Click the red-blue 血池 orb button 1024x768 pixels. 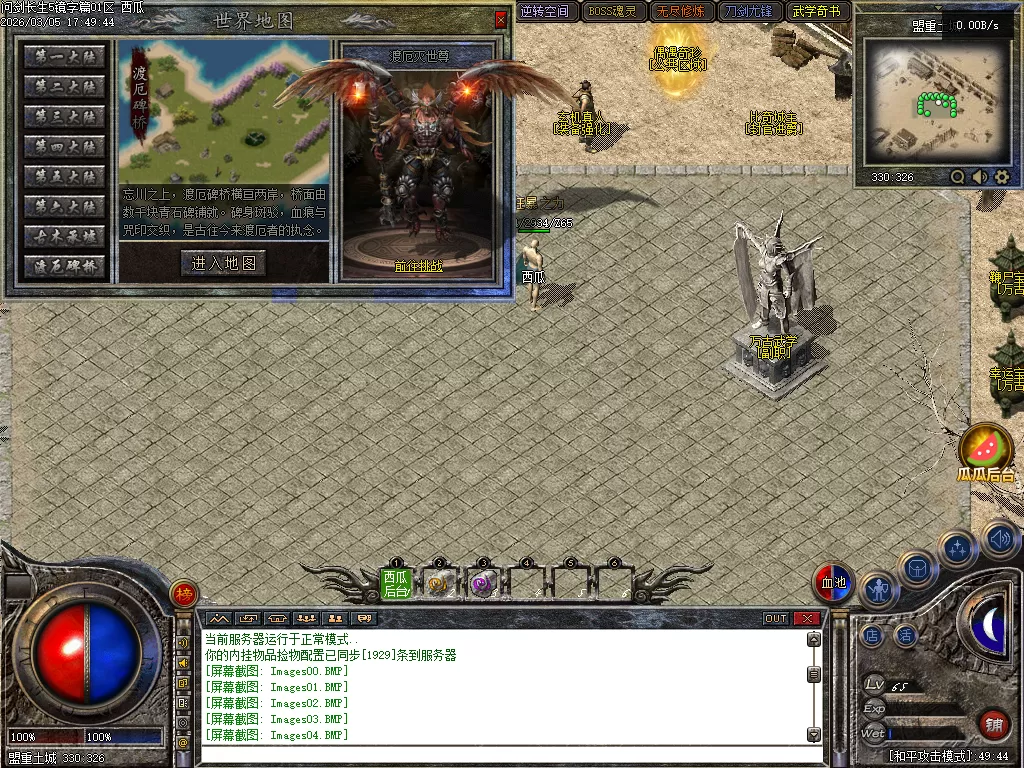pos(832,583)
